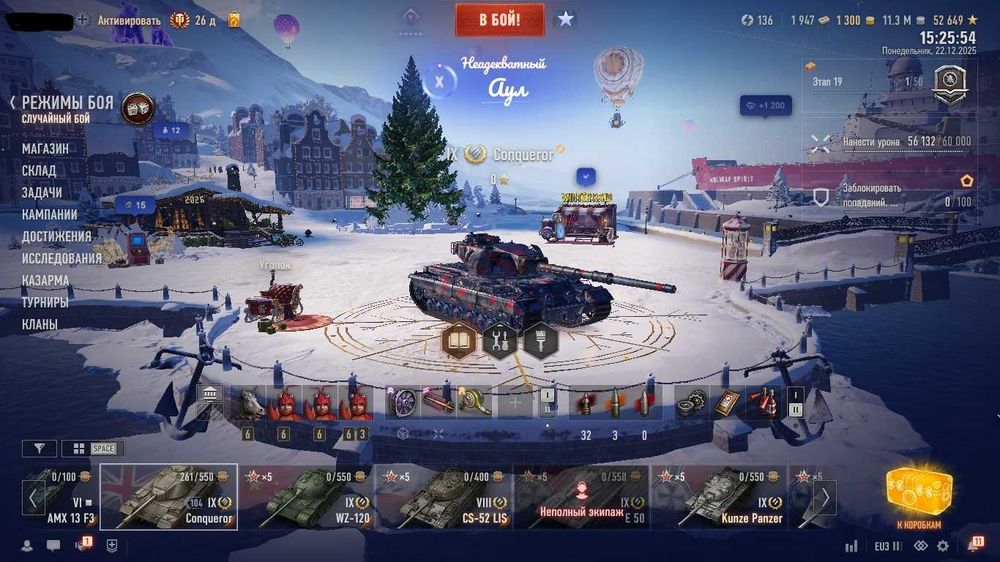The width and height of the screenshot is (1000, 562).
Task: Open the КАМПАНИИ campaigns menu
Action: click(x=50, y=214)
